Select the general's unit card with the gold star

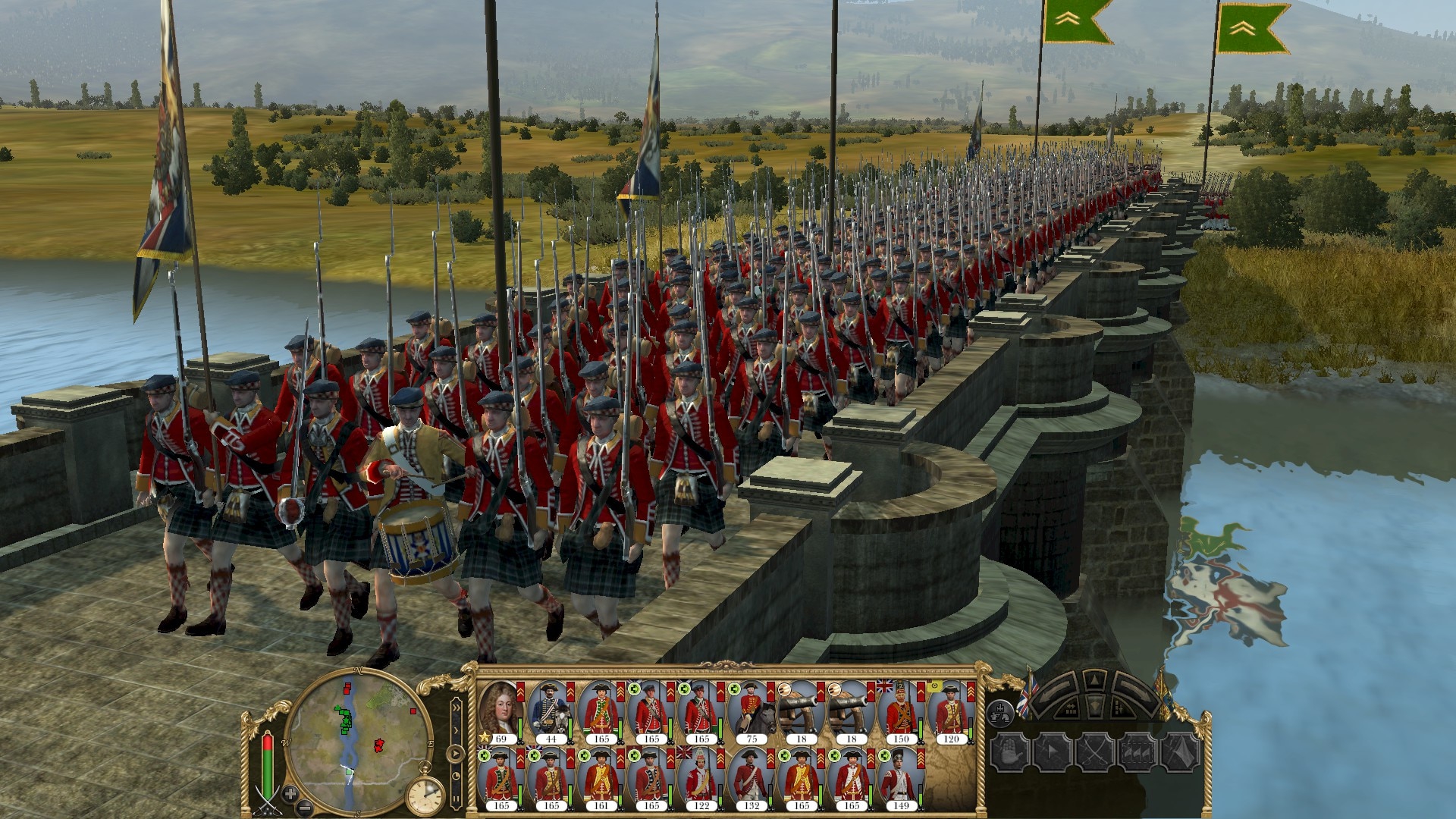(500, 711)
